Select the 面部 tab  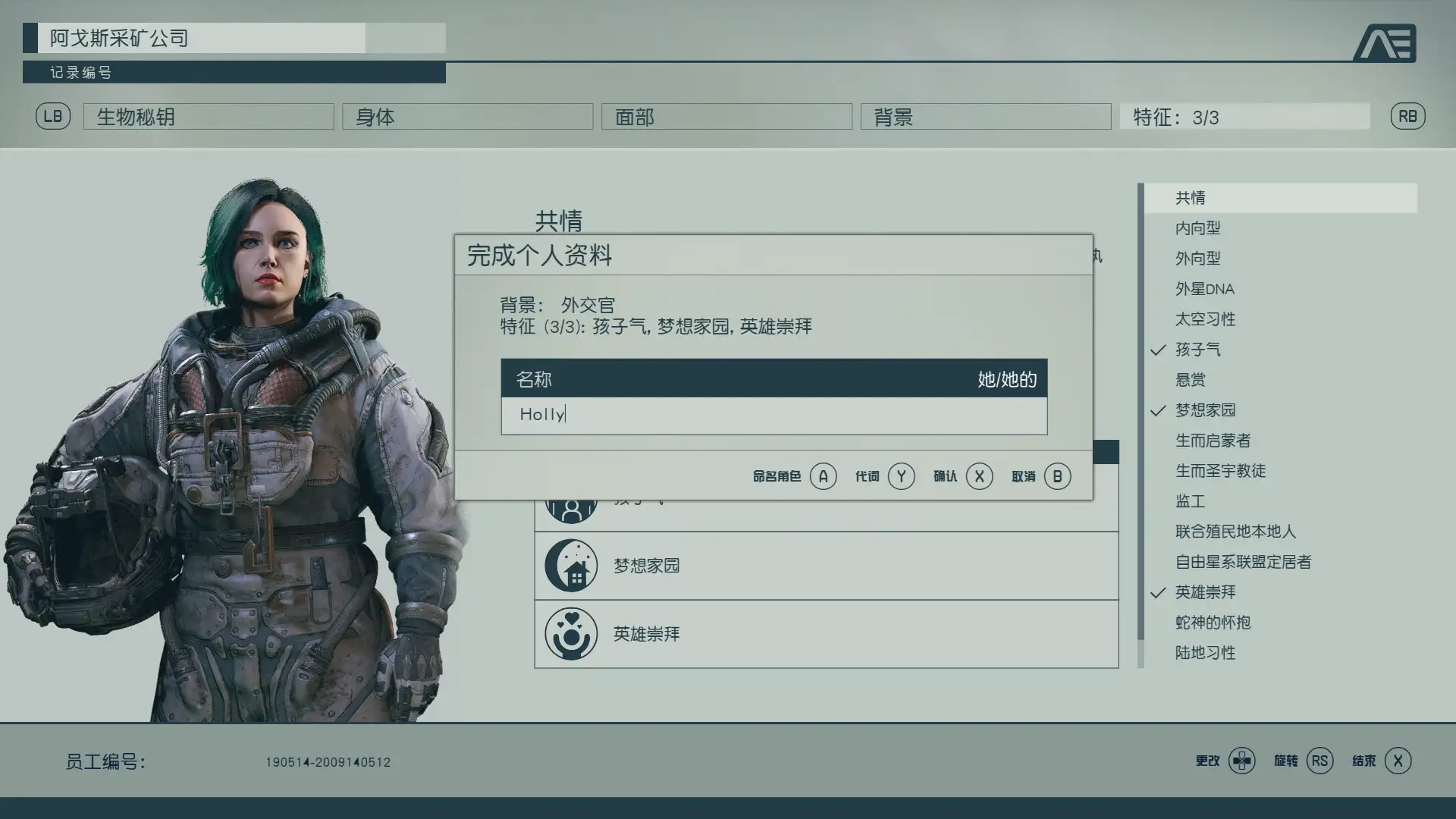[726, 117]
